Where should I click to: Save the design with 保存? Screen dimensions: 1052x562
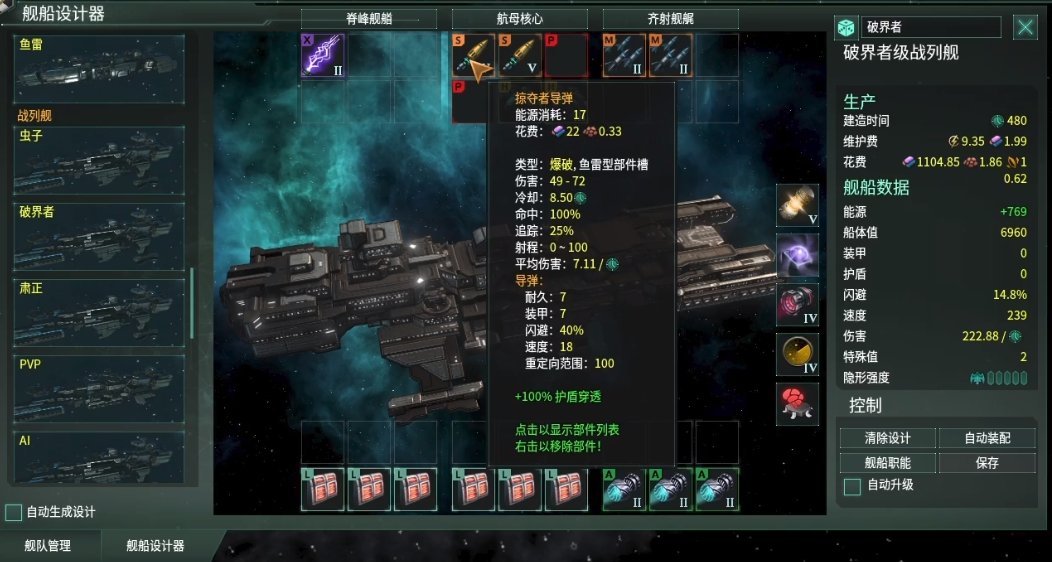click(987, 463)
